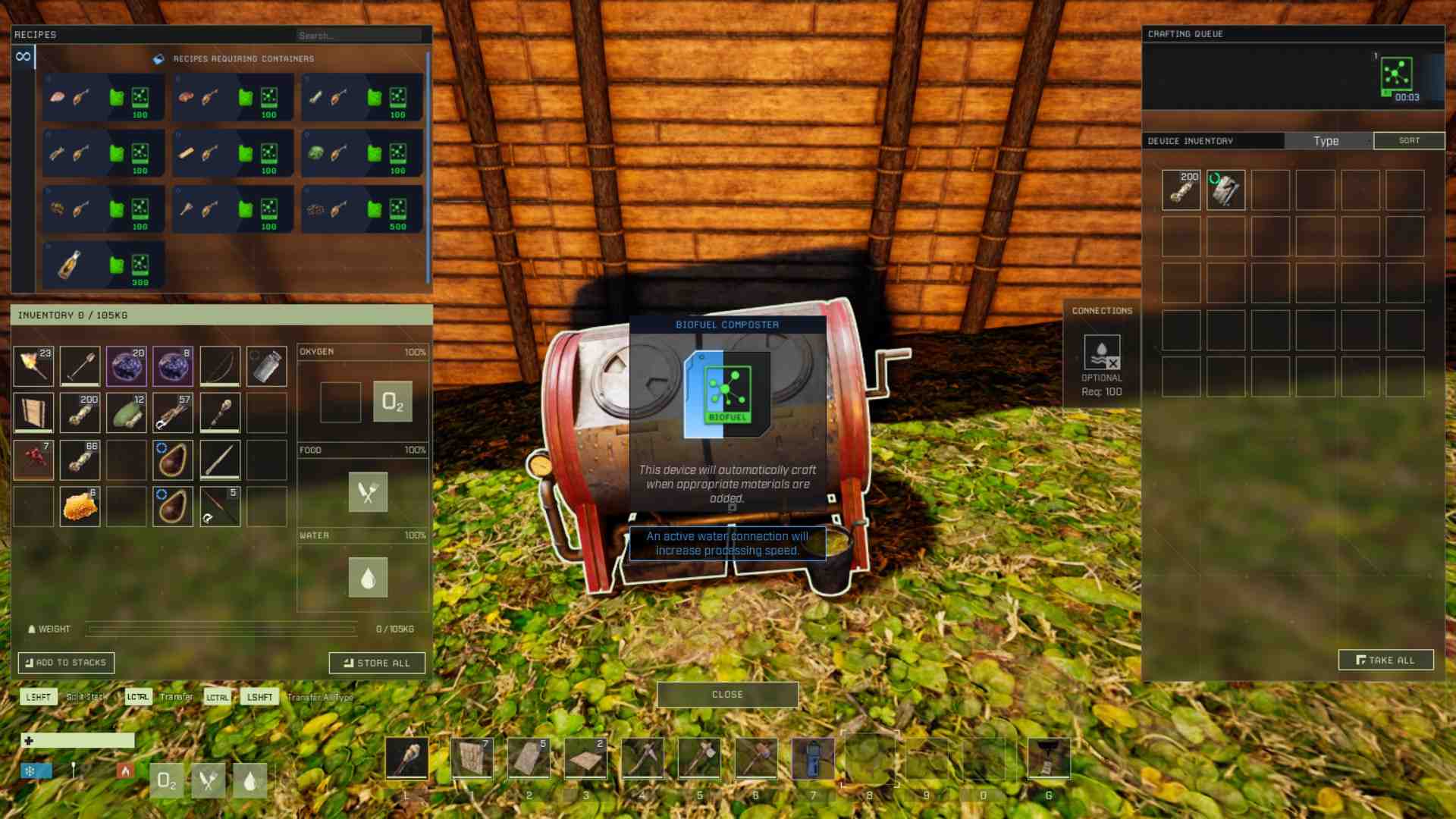This screenshot has height=819, width=1456.
Task: Close the Biofuel Composter window
Action: [x=727, y=695]
